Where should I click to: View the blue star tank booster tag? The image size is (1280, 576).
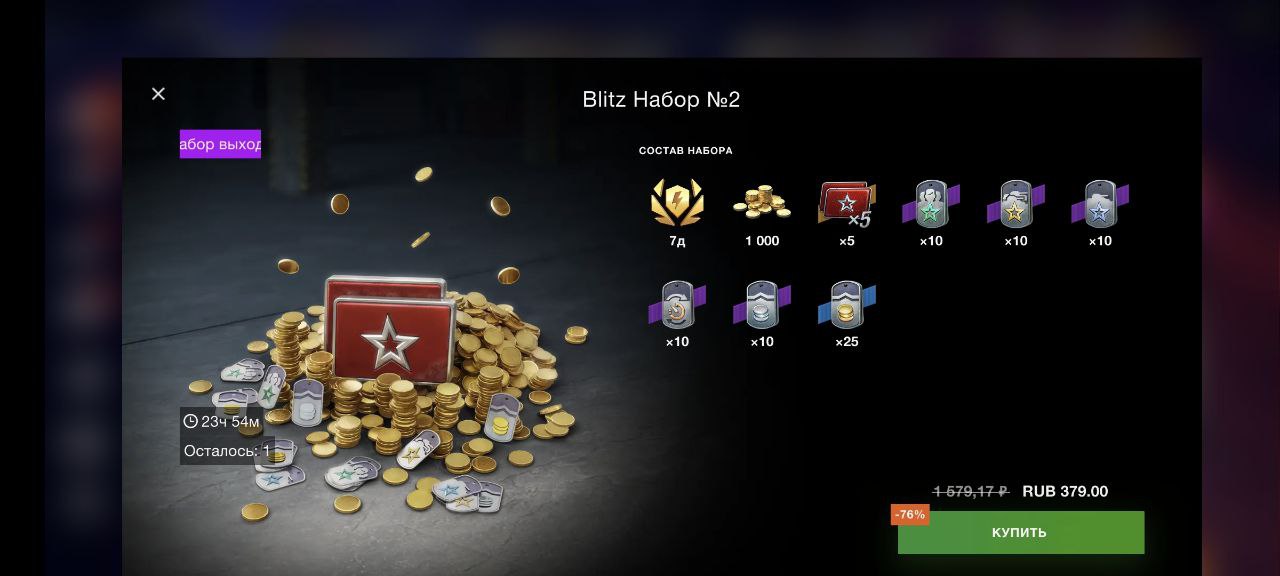[1100, 204]
